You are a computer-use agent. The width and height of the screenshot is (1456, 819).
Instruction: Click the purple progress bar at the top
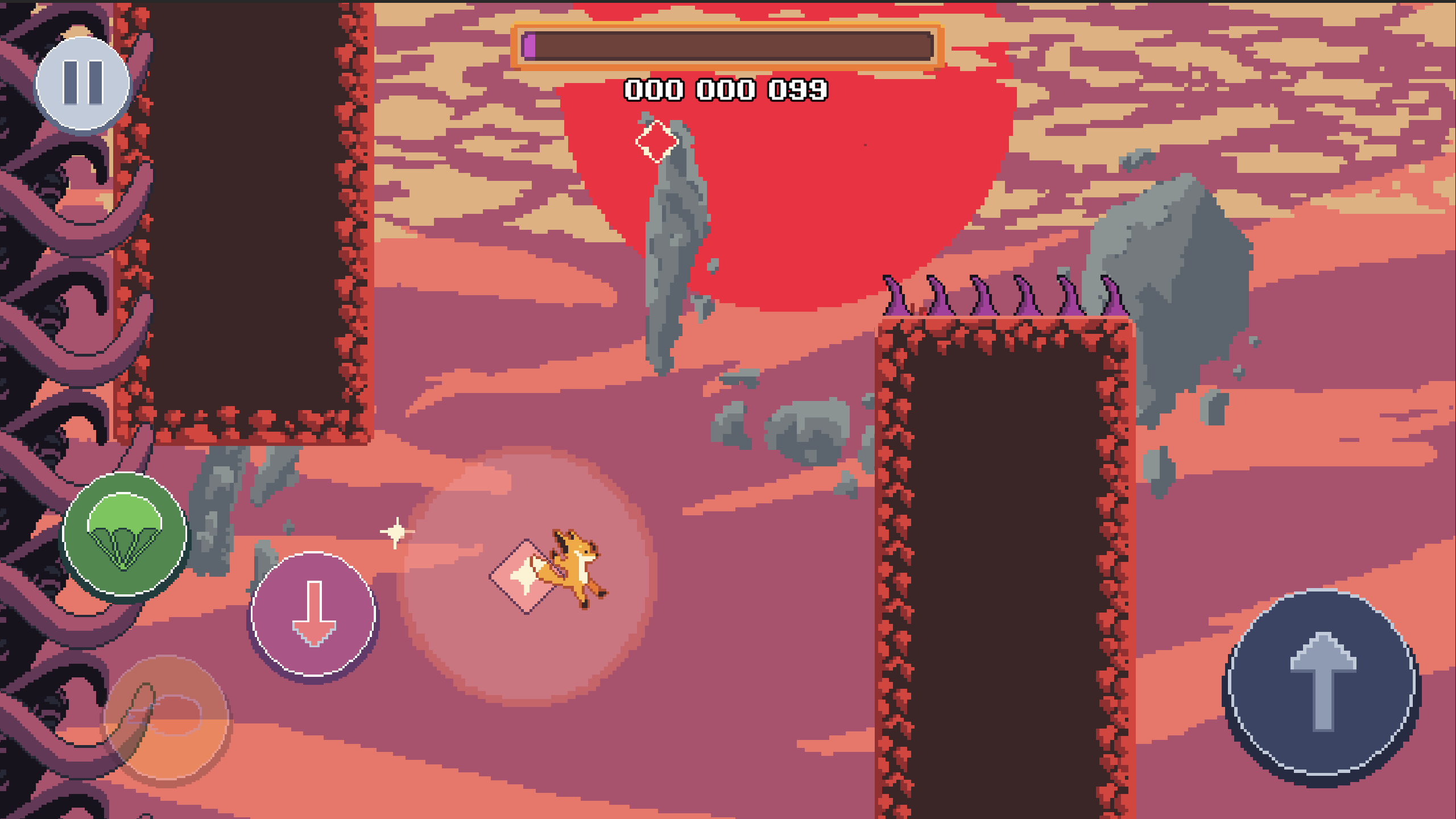click(531, 47)
